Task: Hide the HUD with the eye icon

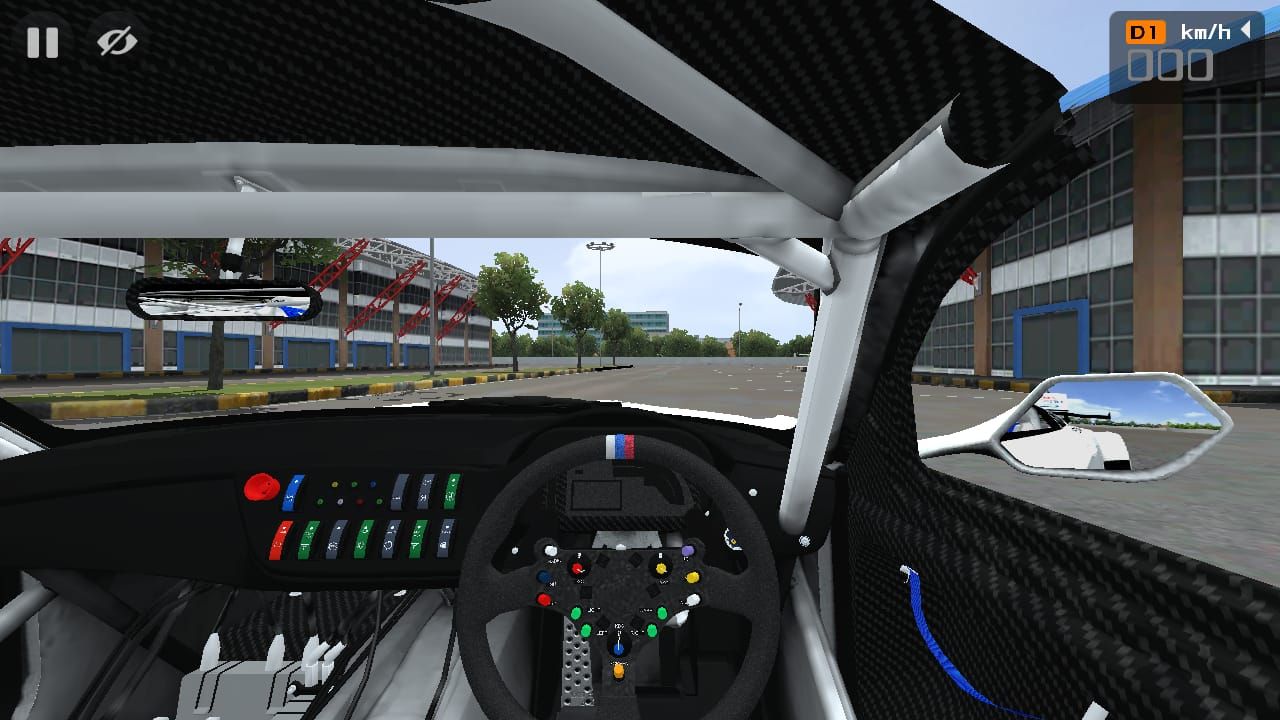Action: (117, 42)
